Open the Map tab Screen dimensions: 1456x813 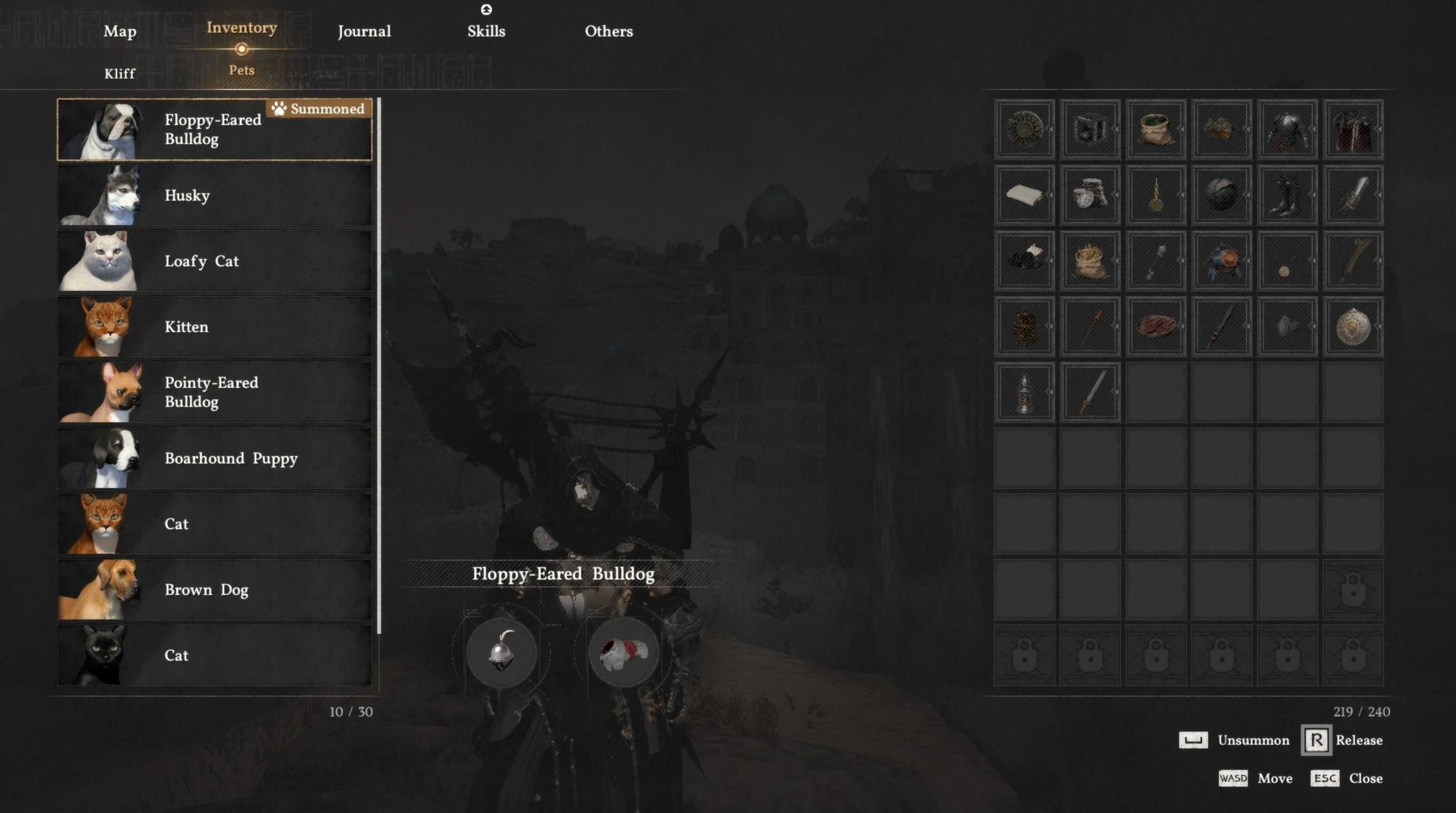click(120, 31)
